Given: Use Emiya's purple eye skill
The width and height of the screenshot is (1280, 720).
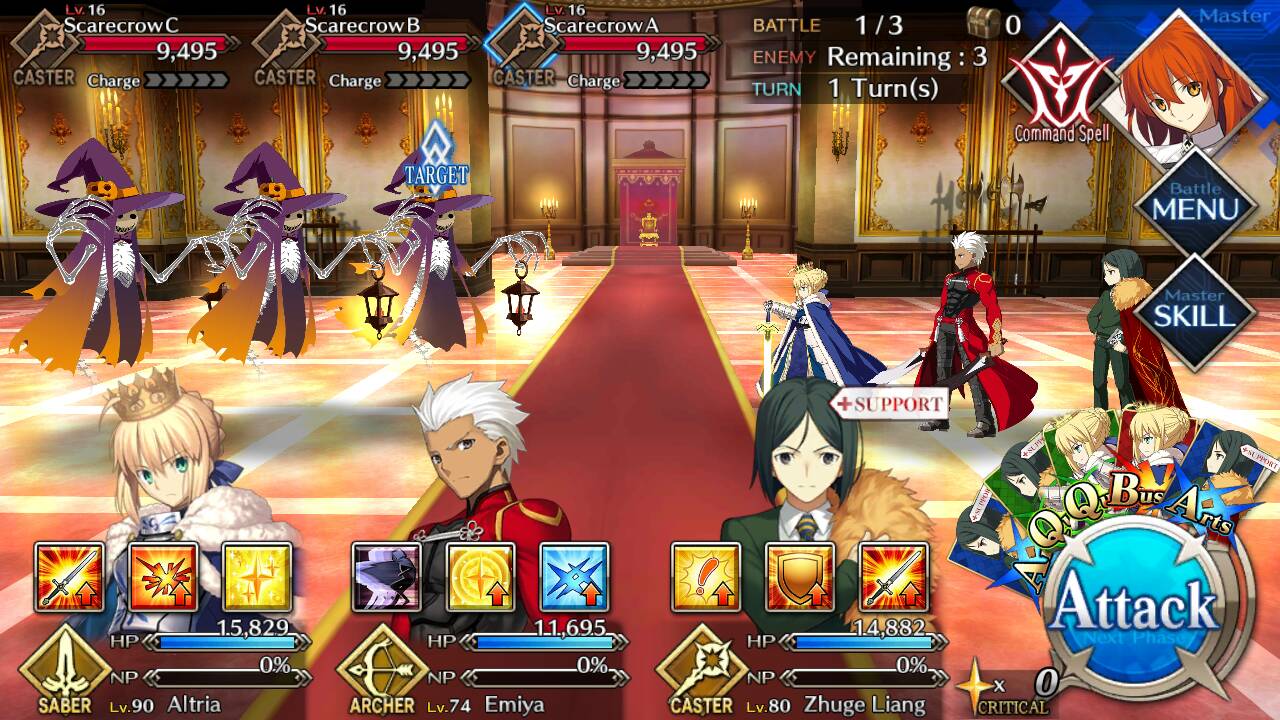Looking at the screenshot, I should [x=387, y=577].
